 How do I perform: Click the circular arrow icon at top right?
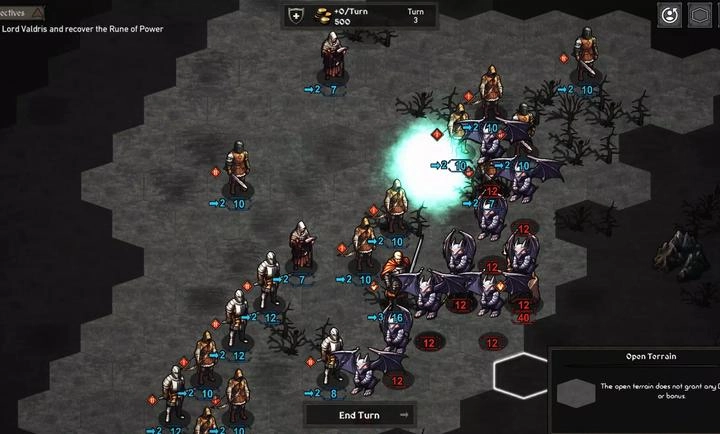click(x=669, y=15)
